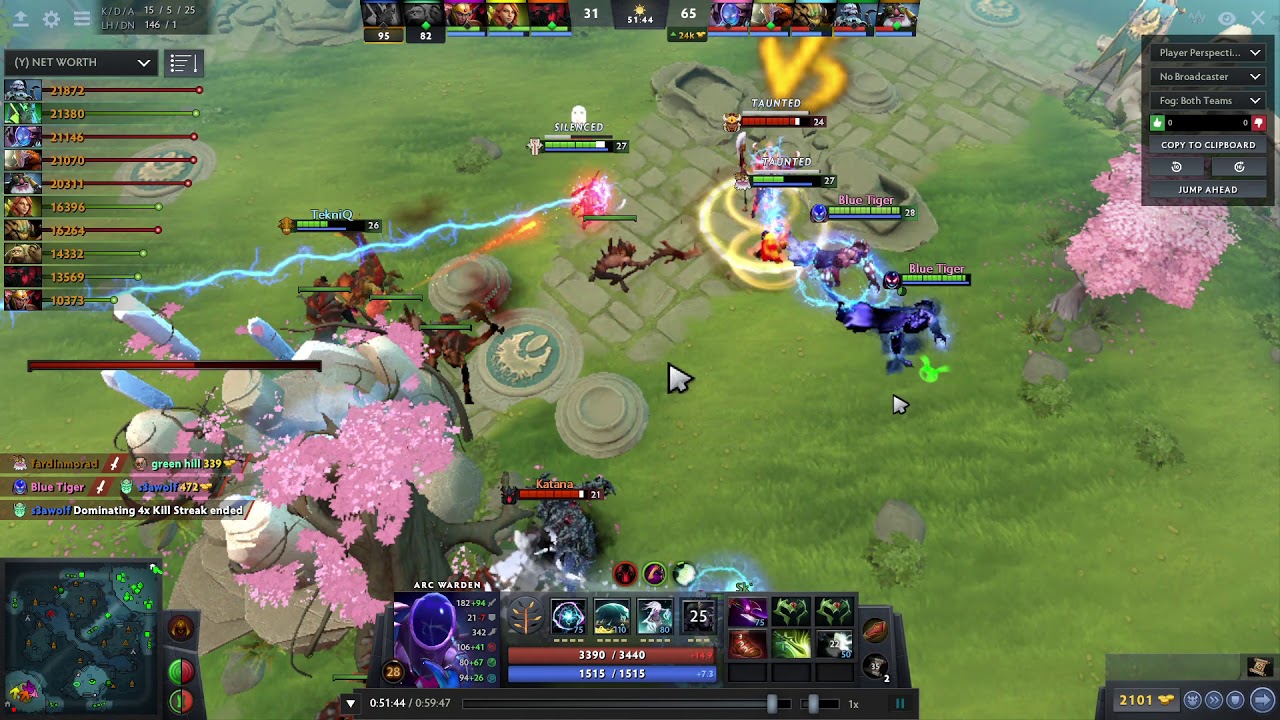The image size is (1280, 720).
Task: Click the Roshan icon near the gold counter
Action: pyautogui.click(x=1192, y=700)
